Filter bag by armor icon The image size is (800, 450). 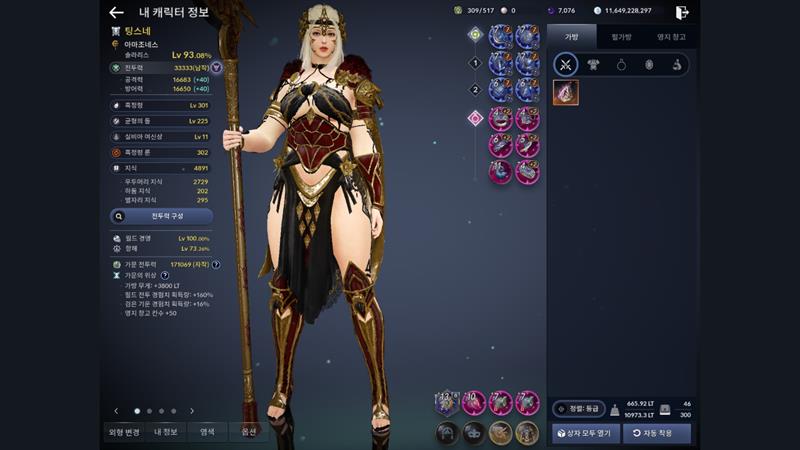coord(594,65)
